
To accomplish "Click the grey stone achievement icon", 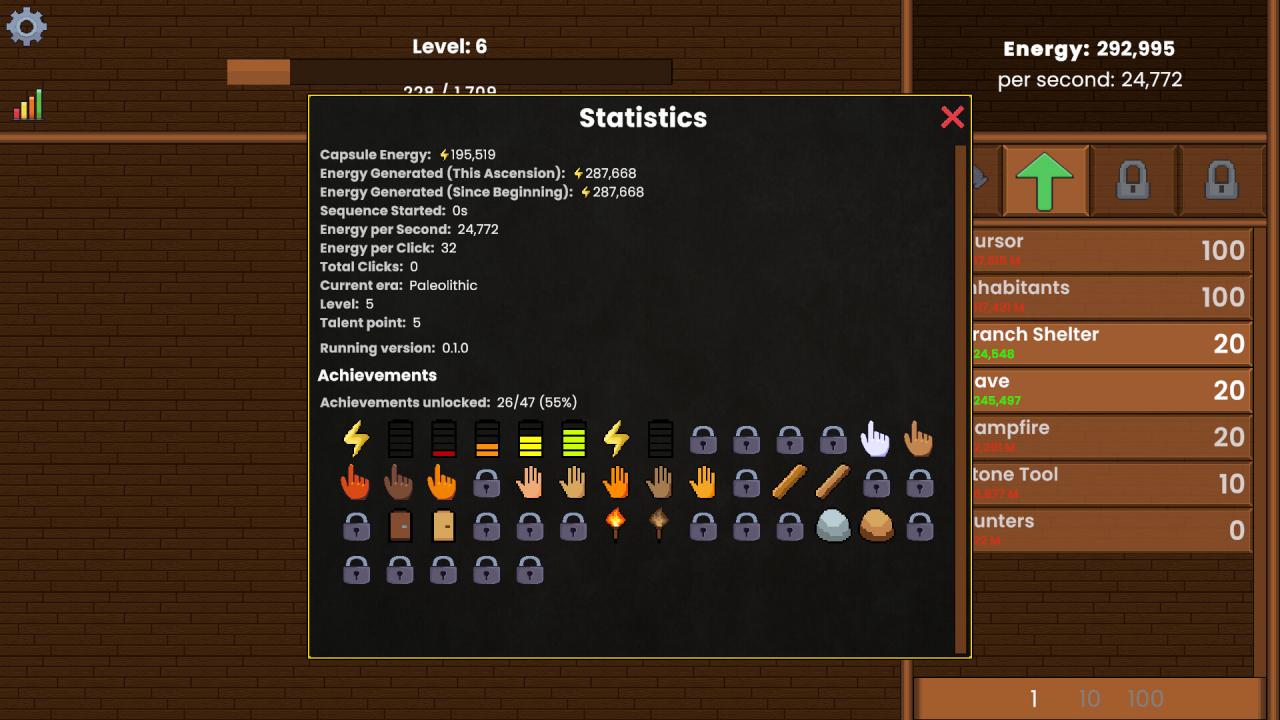I will click(x=831, y=525).
